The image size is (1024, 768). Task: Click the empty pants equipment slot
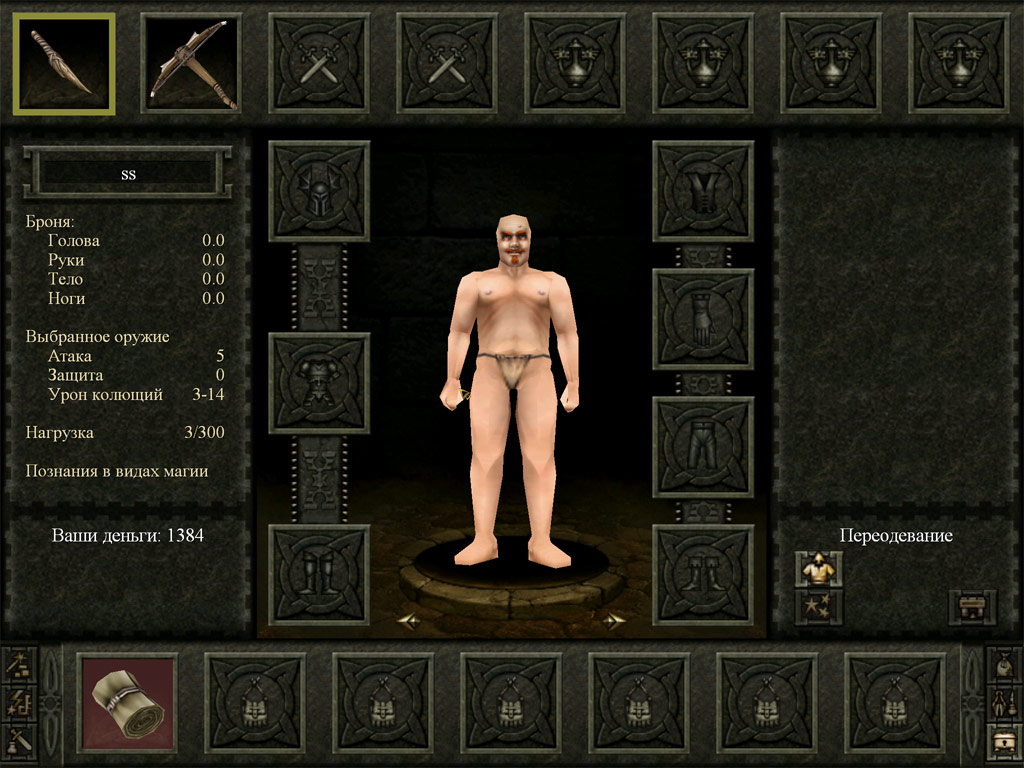point(703,447)
